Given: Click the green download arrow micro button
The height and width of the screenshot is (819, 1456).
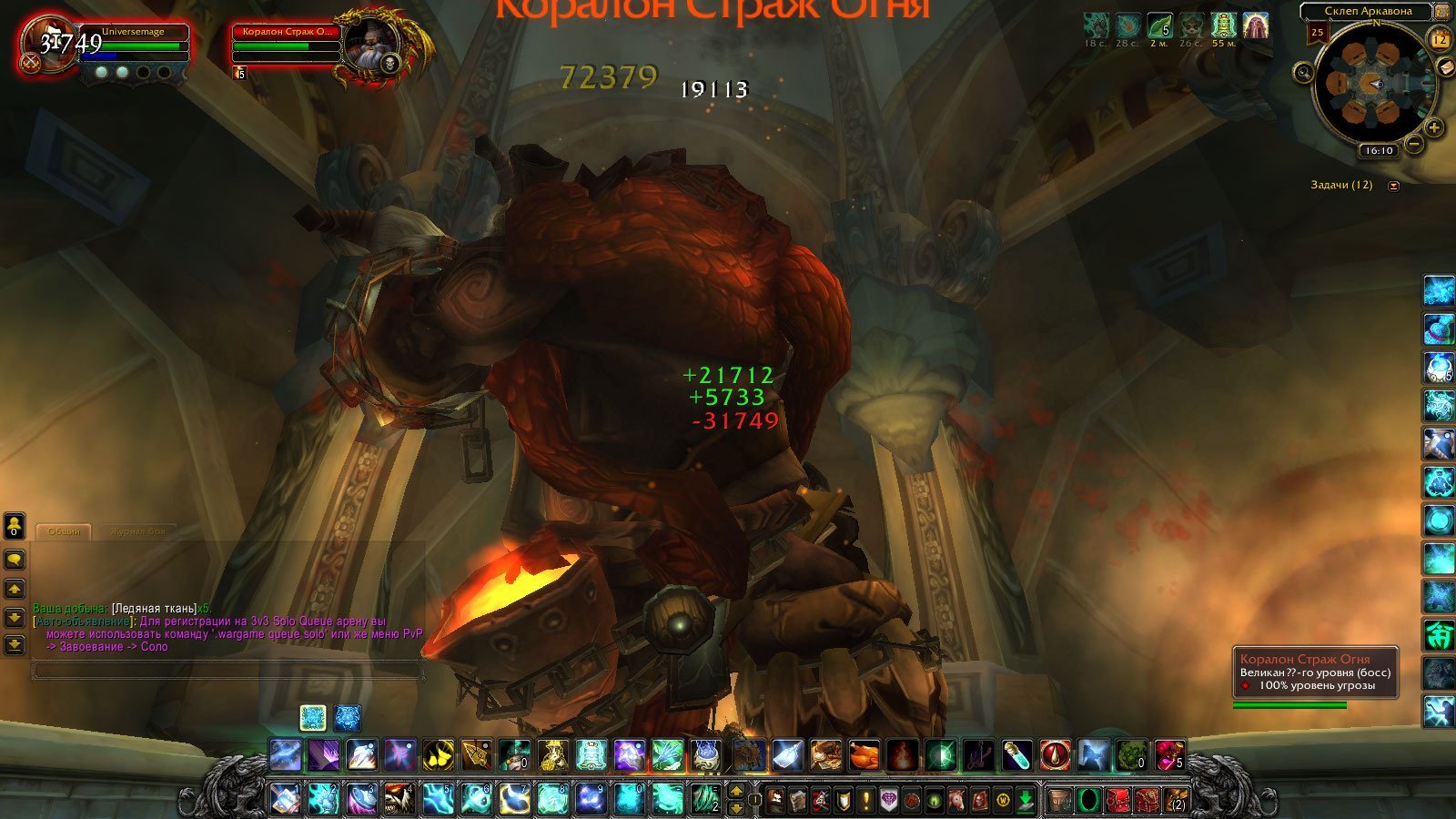Looking at the screenshot, I should pyautogui.click(x=1026, y=801).
